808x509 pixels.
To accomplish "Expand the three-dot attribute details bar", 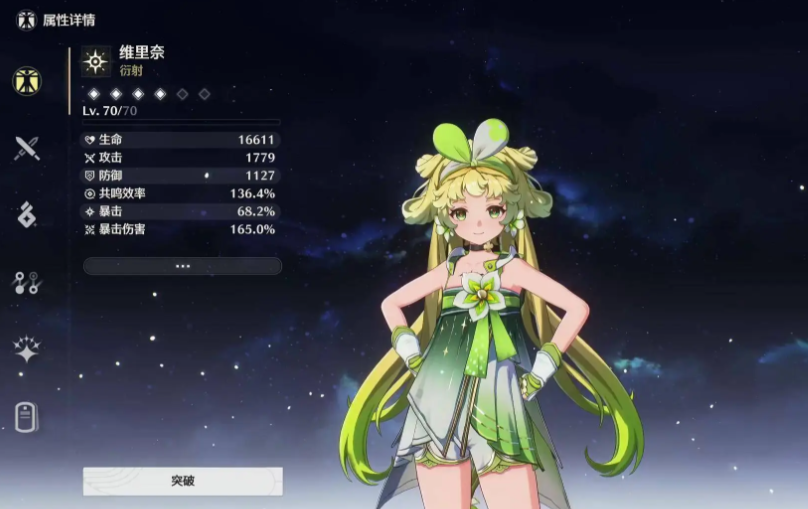I will point(182,266).
